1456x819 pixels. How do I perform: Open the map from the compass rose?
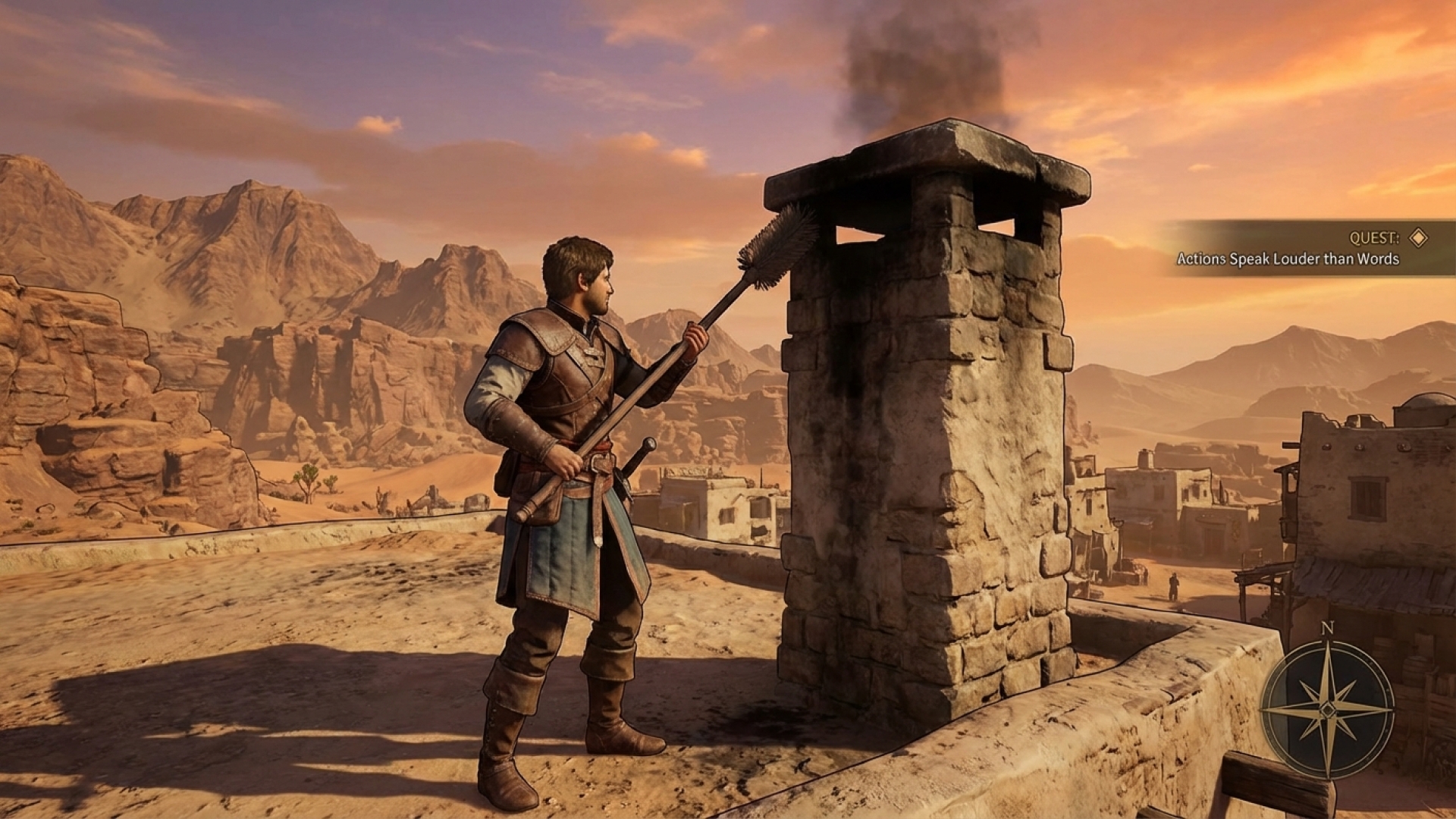click(x=1327, y=708)
